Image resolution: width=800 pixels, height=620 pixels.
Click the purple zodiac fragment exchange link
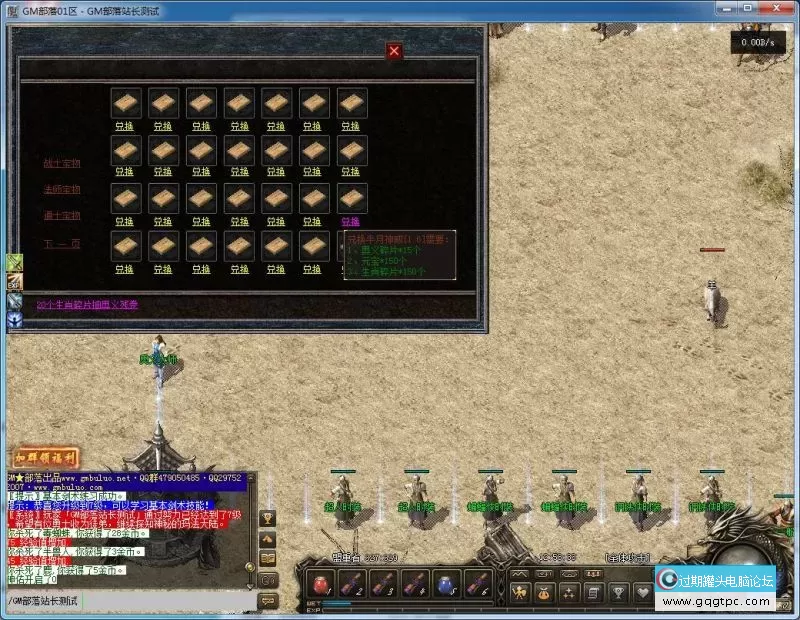click(87, 305)
